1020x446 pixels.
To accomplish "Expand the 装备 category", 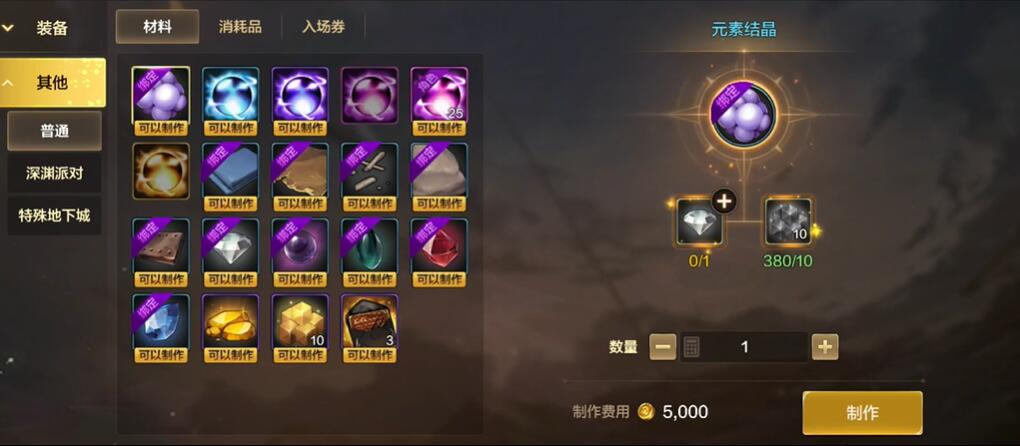I will (x=52, y=28).
